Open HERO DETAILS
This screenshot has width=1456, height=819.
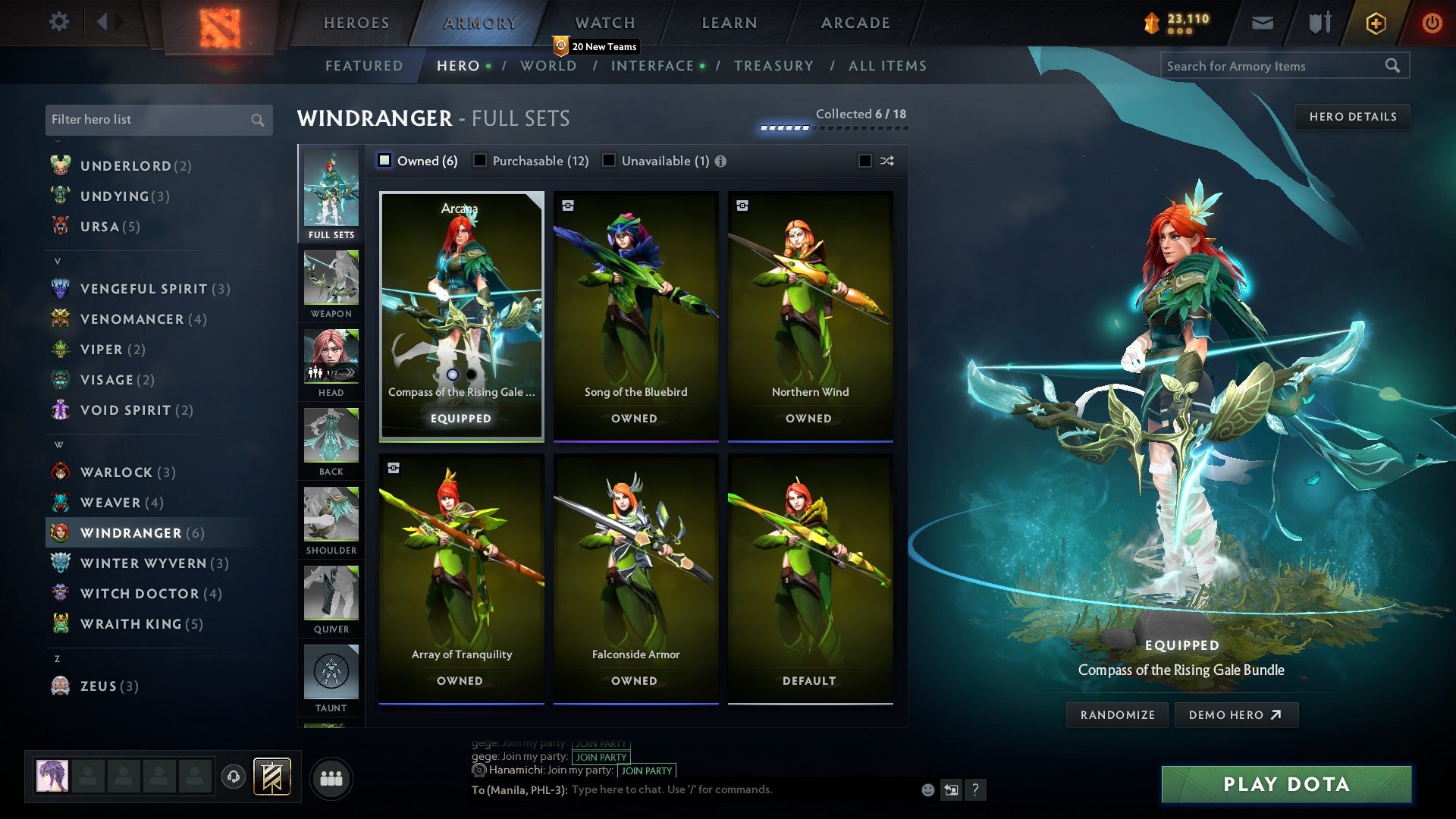click(1352, 116)
